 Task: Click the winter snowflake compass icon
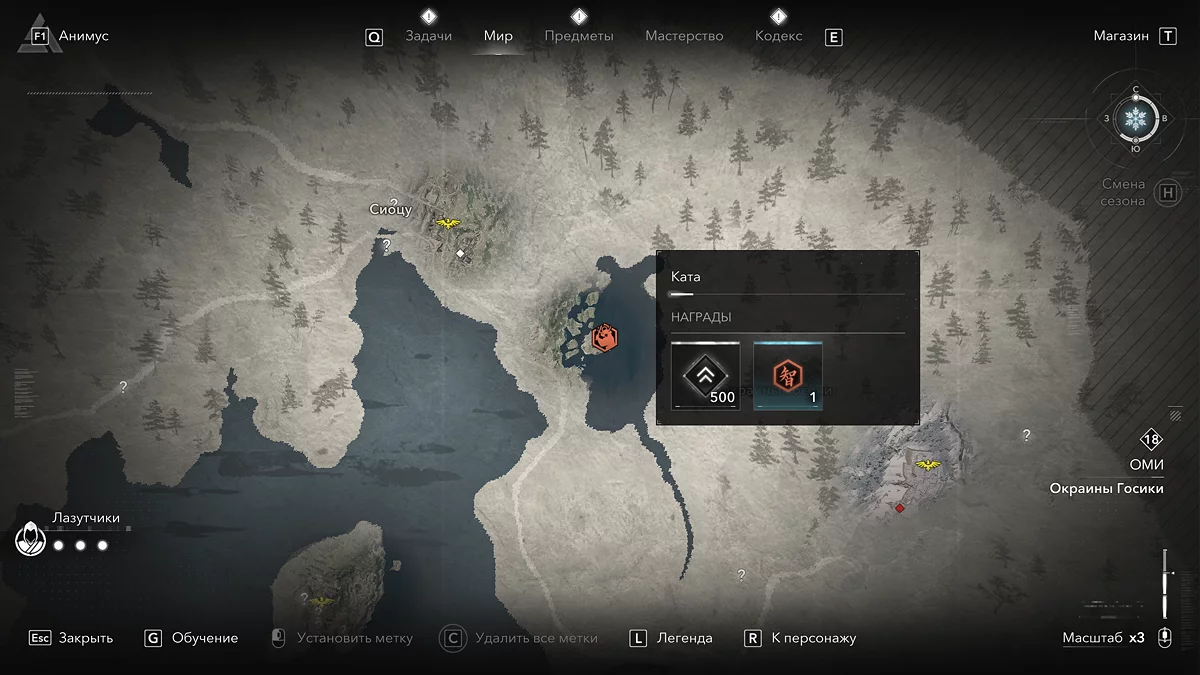tap(1136, 118)
